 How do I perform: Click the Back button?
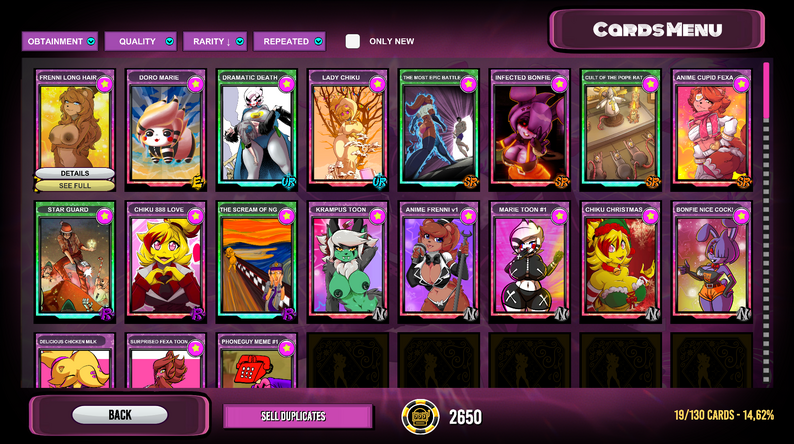coord(120,414)
